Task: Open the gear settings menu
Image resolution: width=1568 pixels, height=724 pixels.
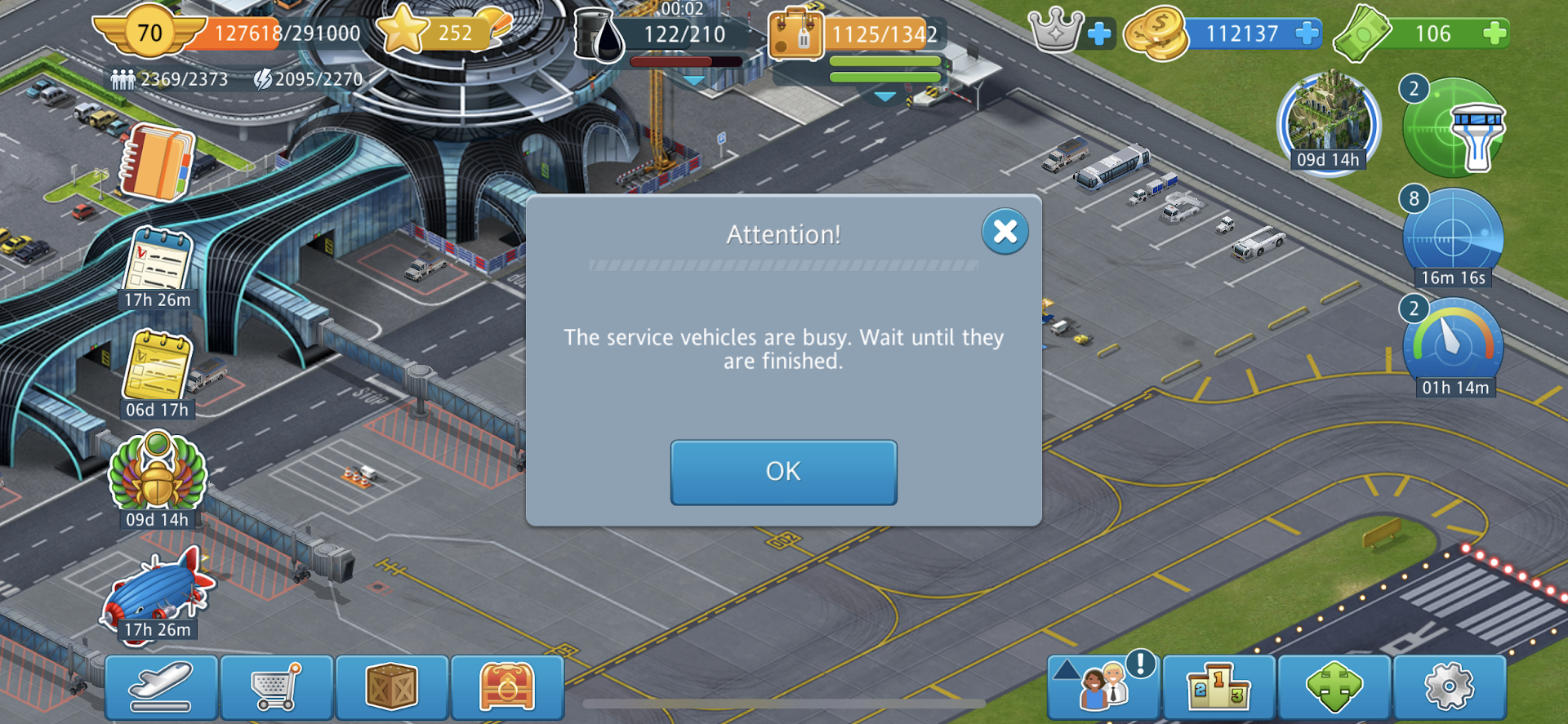Action: 1449,687
